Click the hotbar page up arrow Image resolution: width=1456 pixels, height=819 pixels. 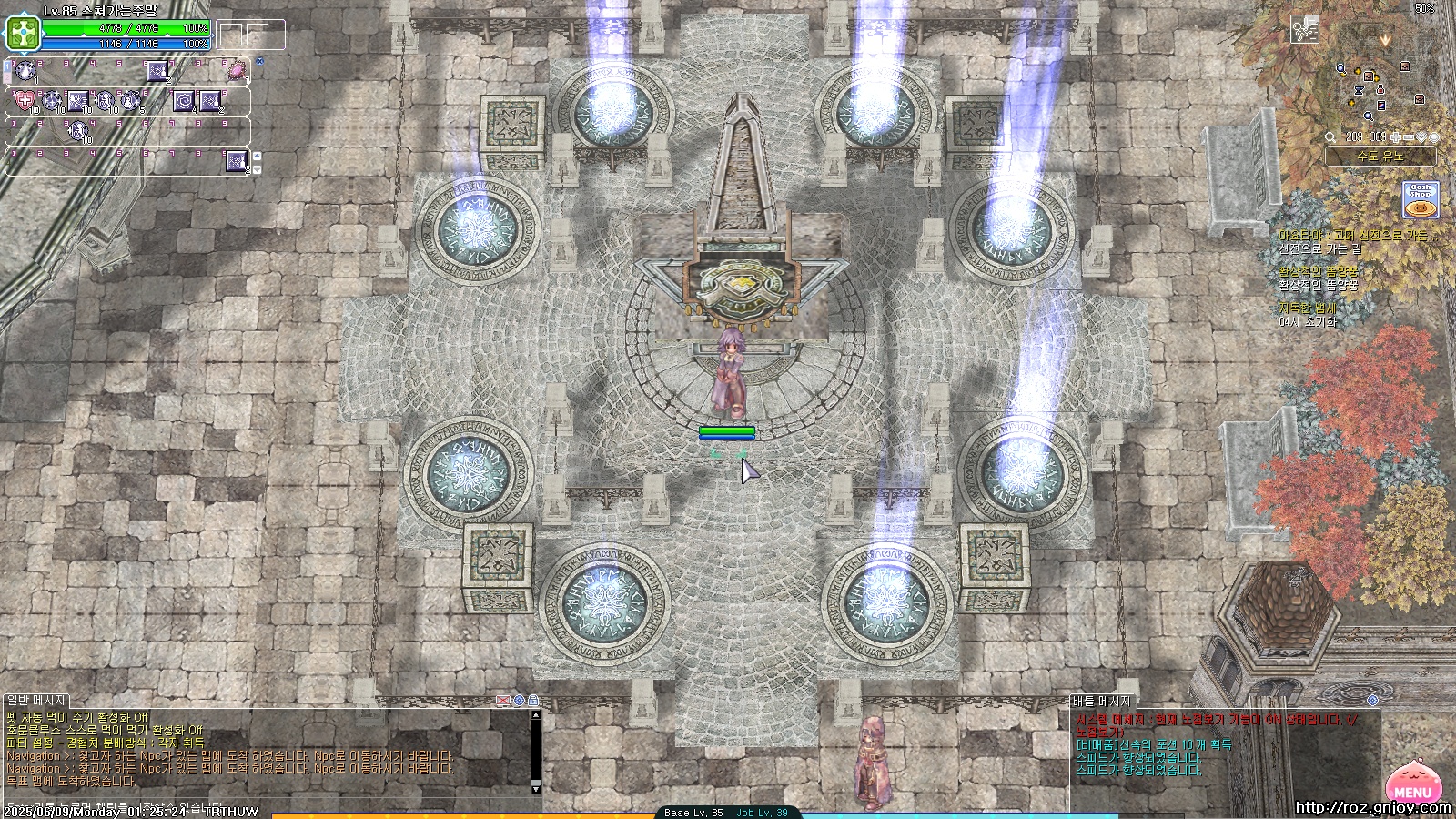[257, 157]
